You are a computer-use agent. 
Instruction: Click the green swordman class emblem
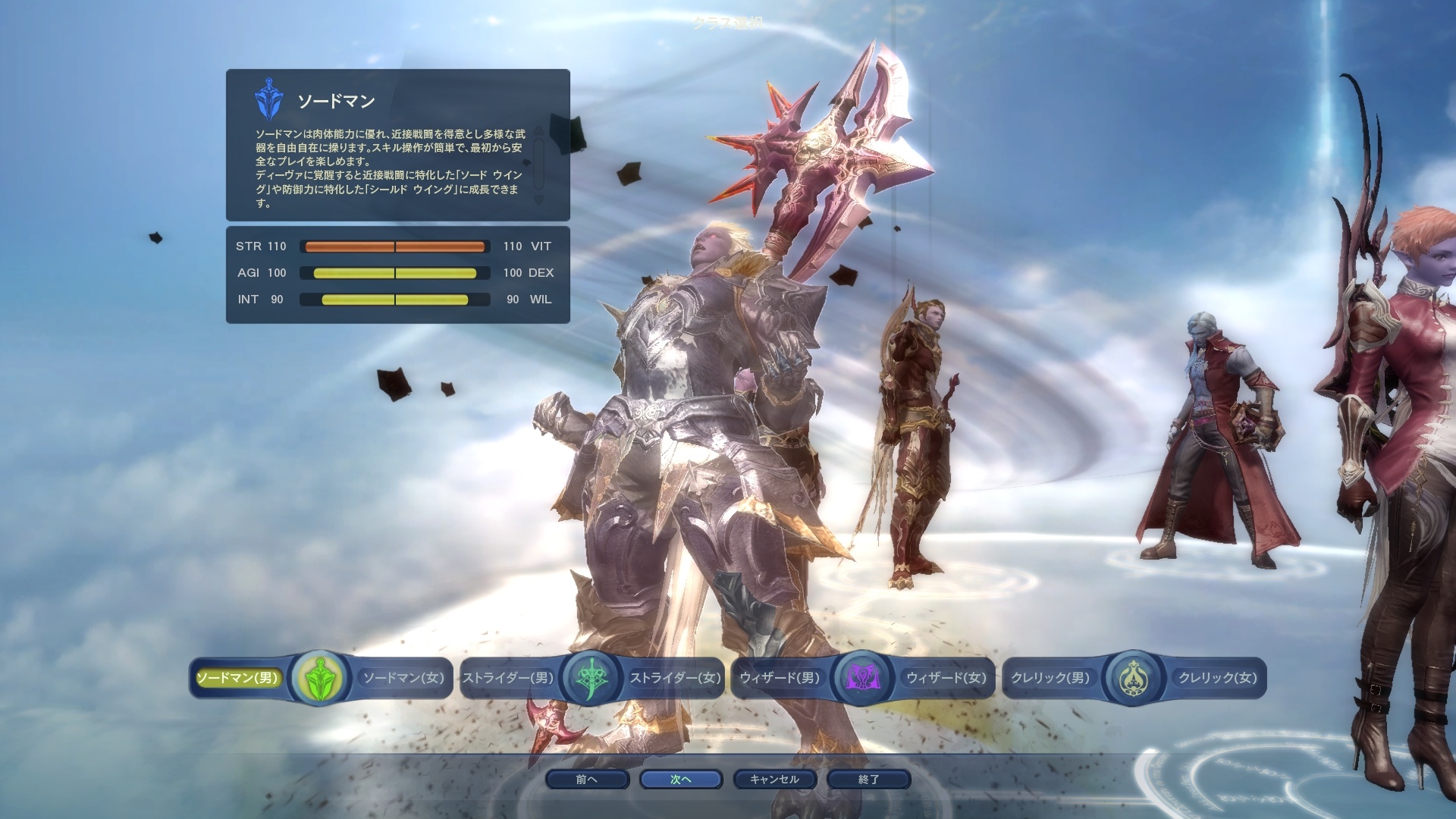point(320,678)
